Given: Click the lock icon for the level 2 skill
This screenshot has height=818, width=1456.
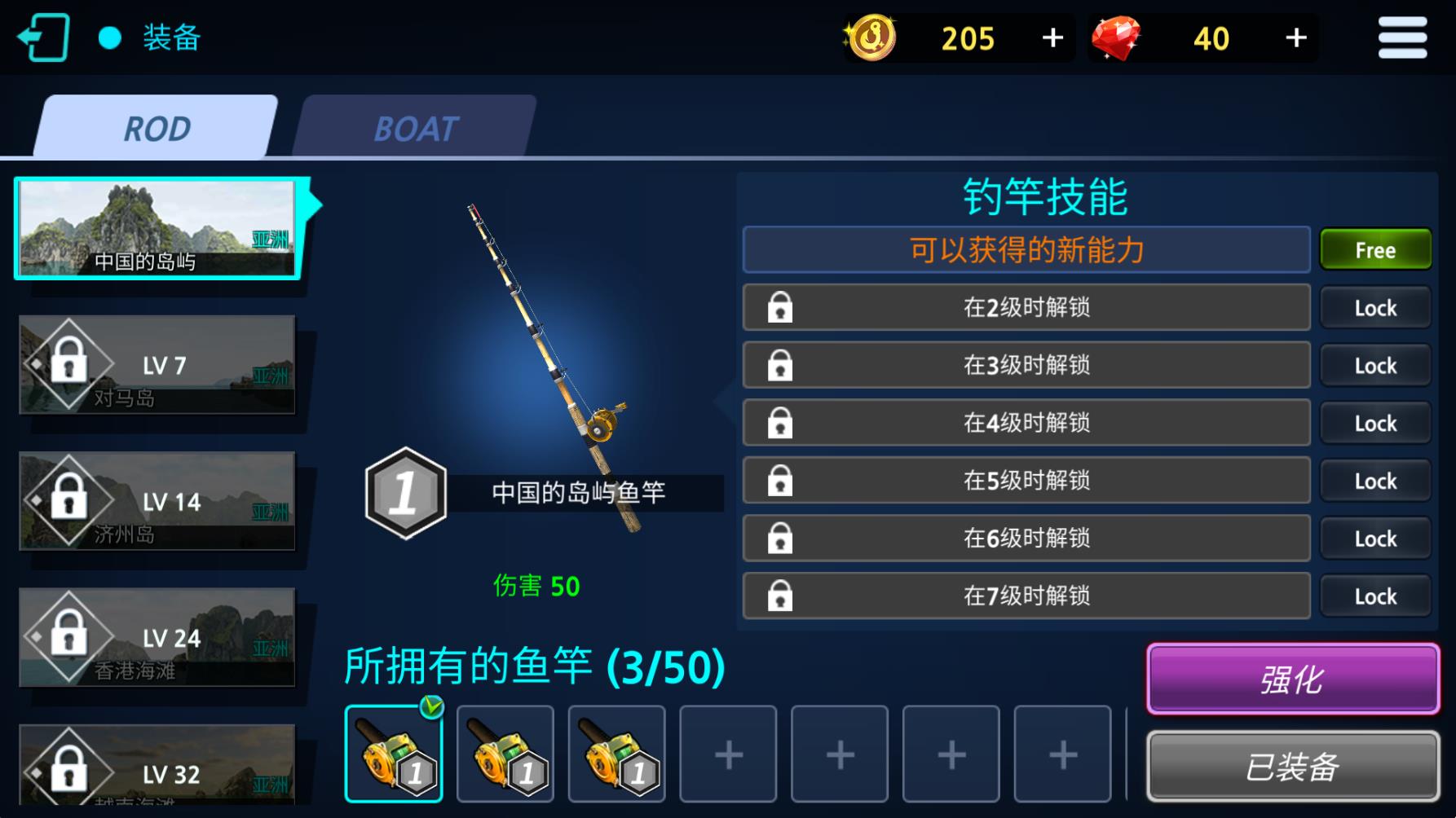Looking at the screenshot, I should coord(780,307).
